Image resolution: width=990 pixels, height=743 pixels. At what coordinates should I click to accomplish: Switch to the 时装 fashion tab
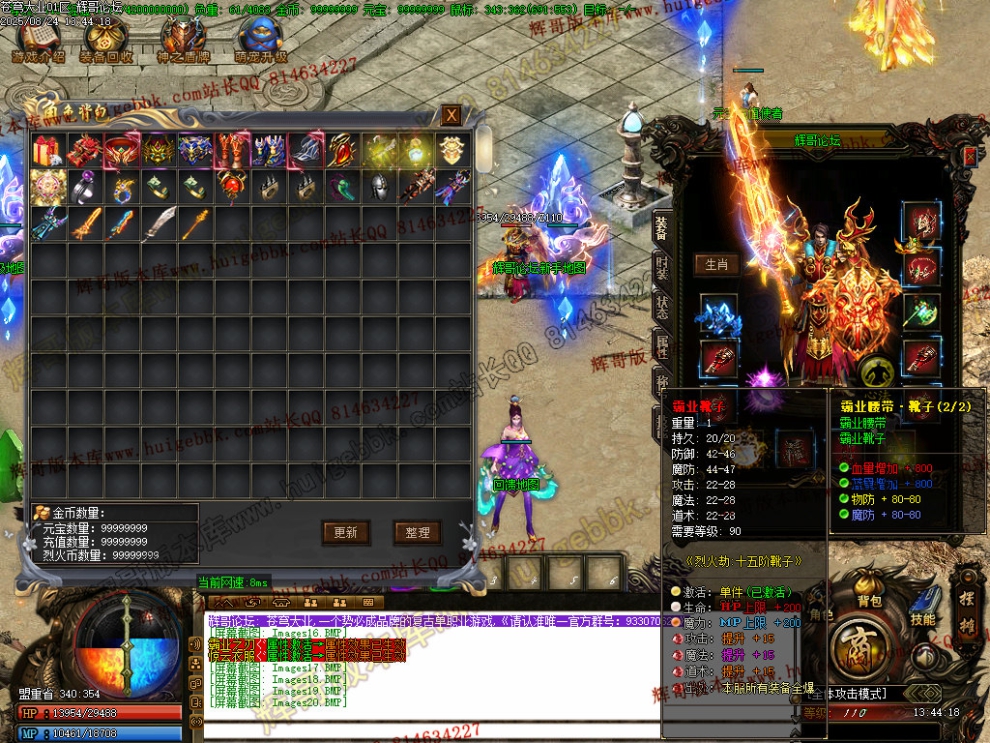(662, 269)
